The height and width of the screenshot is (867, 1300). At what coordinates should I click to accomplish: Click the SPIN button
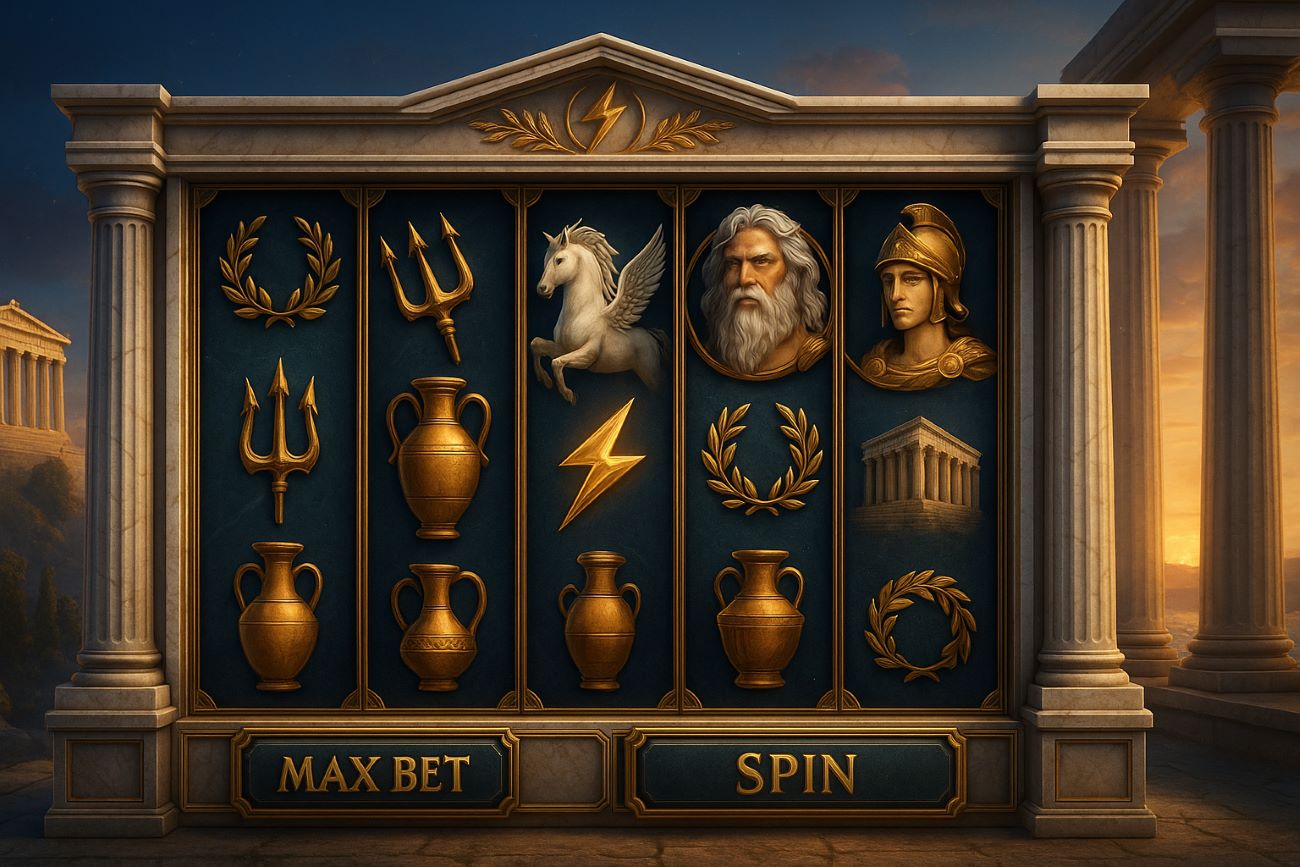click(x=795, y=773)
